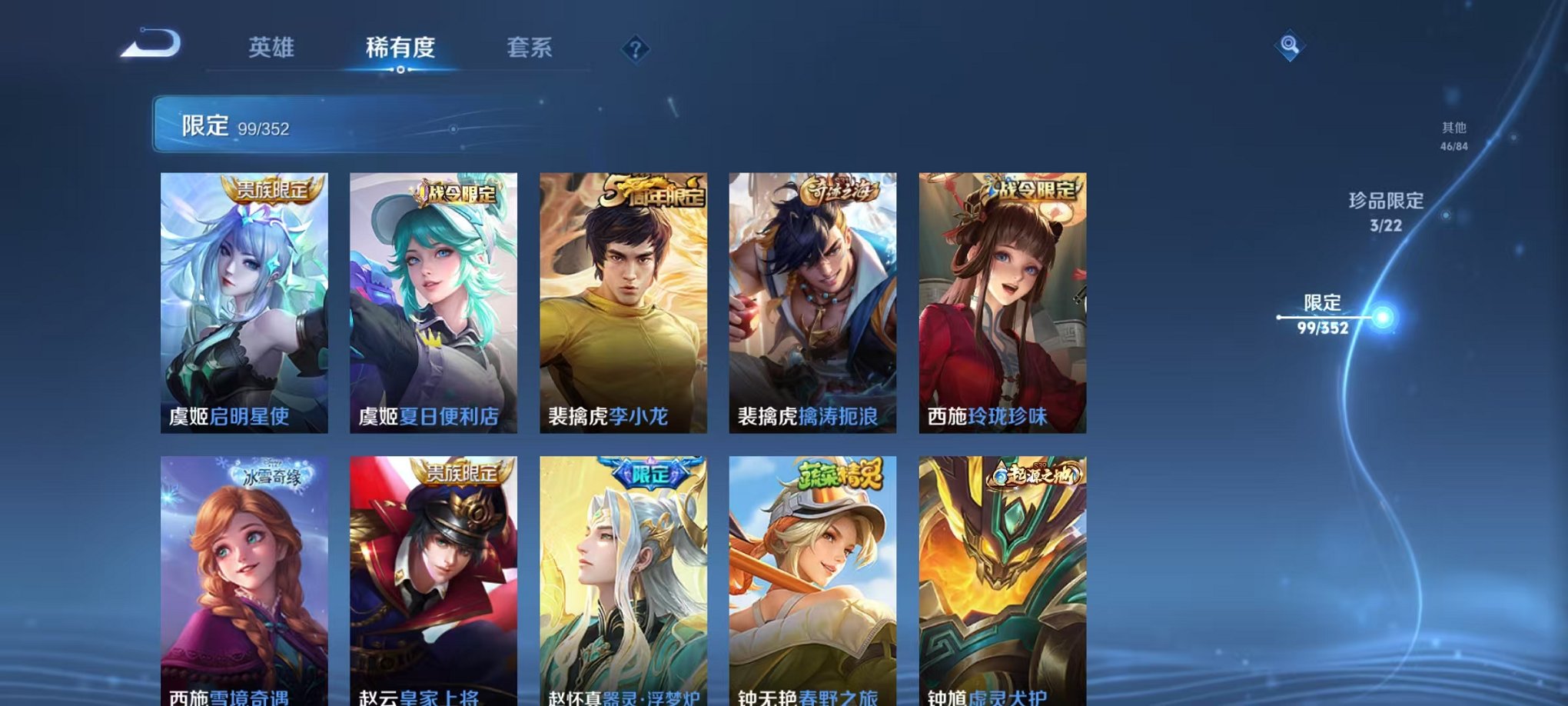1568x706 pixels.
Task: Jump to the 其他 46/84 category
Action: 1453,135
